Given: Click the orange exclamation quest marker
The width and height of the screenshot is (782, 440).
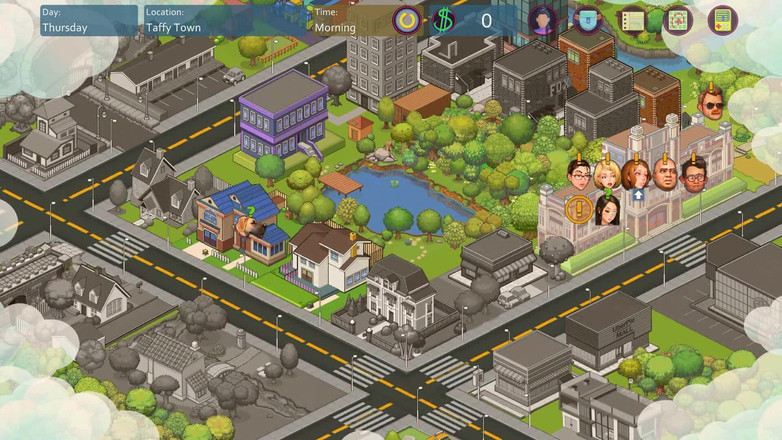Looking at the screenshot, I should (x=578, y=210).
